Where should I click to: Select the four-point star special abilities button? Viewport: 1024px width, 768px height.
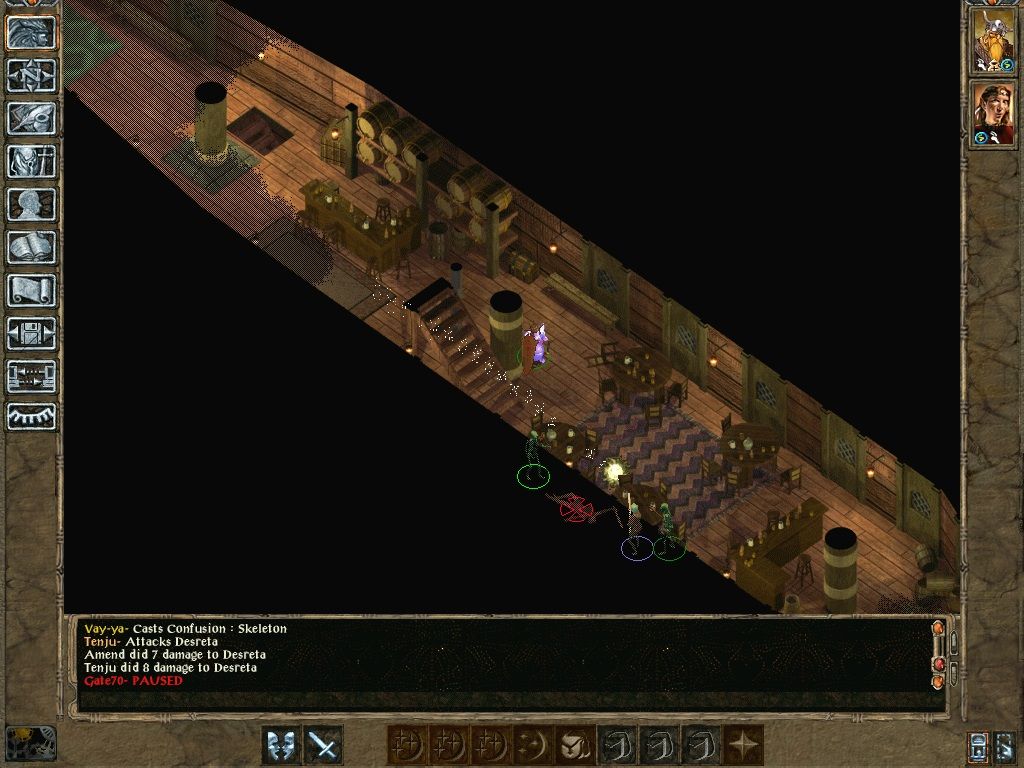click(744, 745)
